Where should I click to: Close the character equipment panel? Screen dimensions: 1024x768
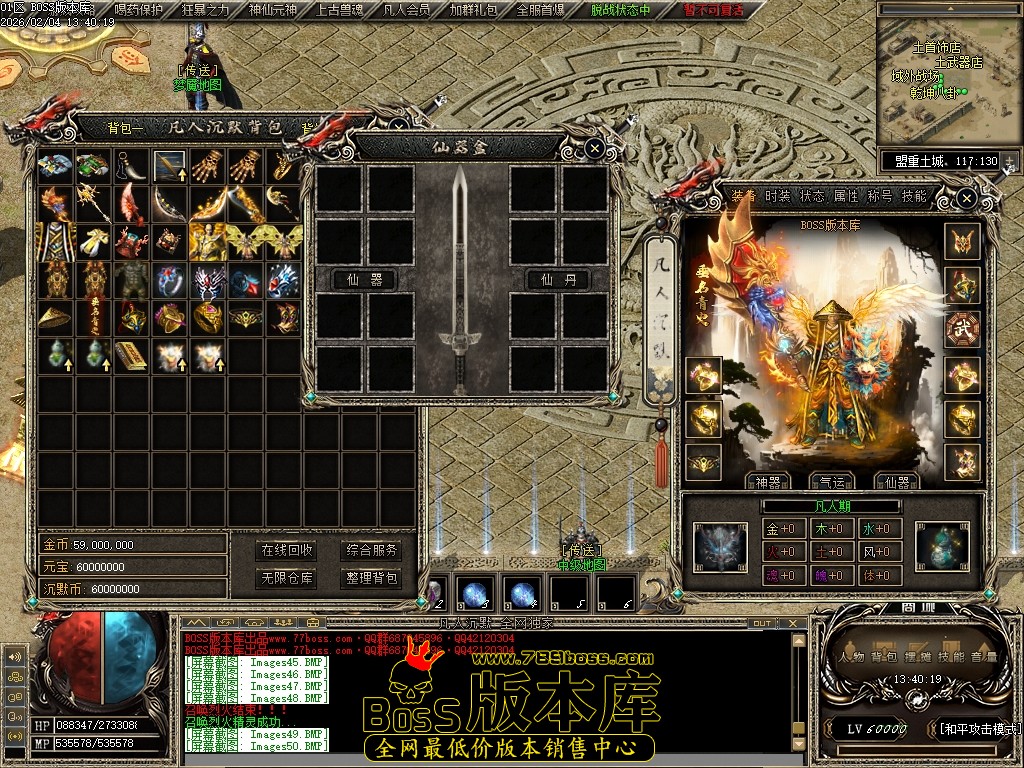[x=966, y=198]
